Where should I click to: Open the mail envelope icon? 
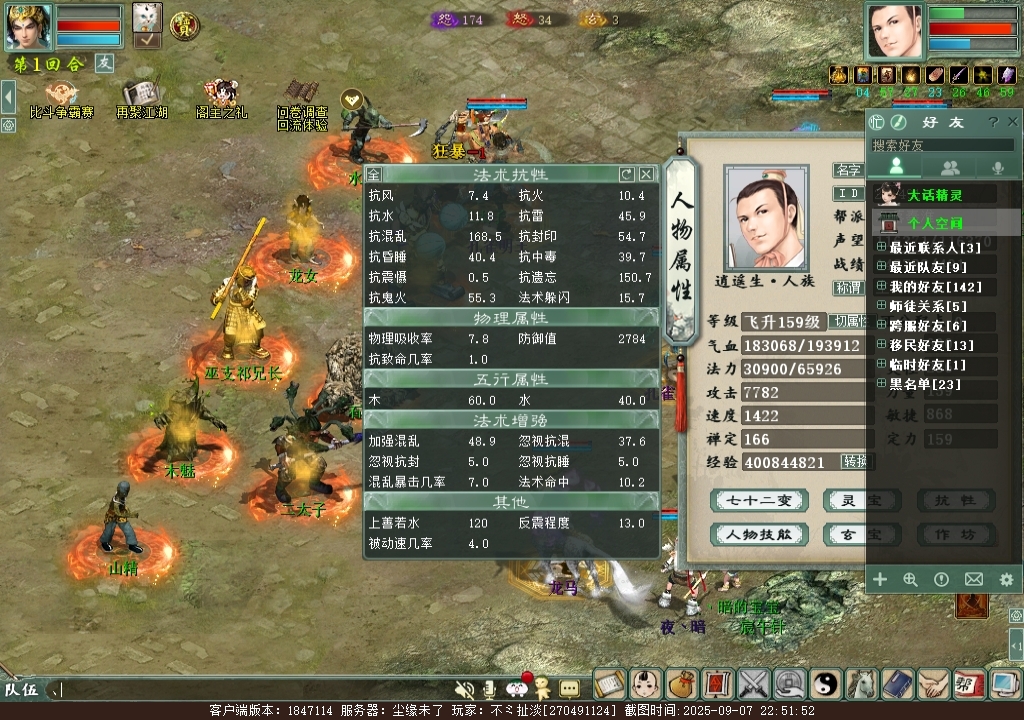coord(974,579)
